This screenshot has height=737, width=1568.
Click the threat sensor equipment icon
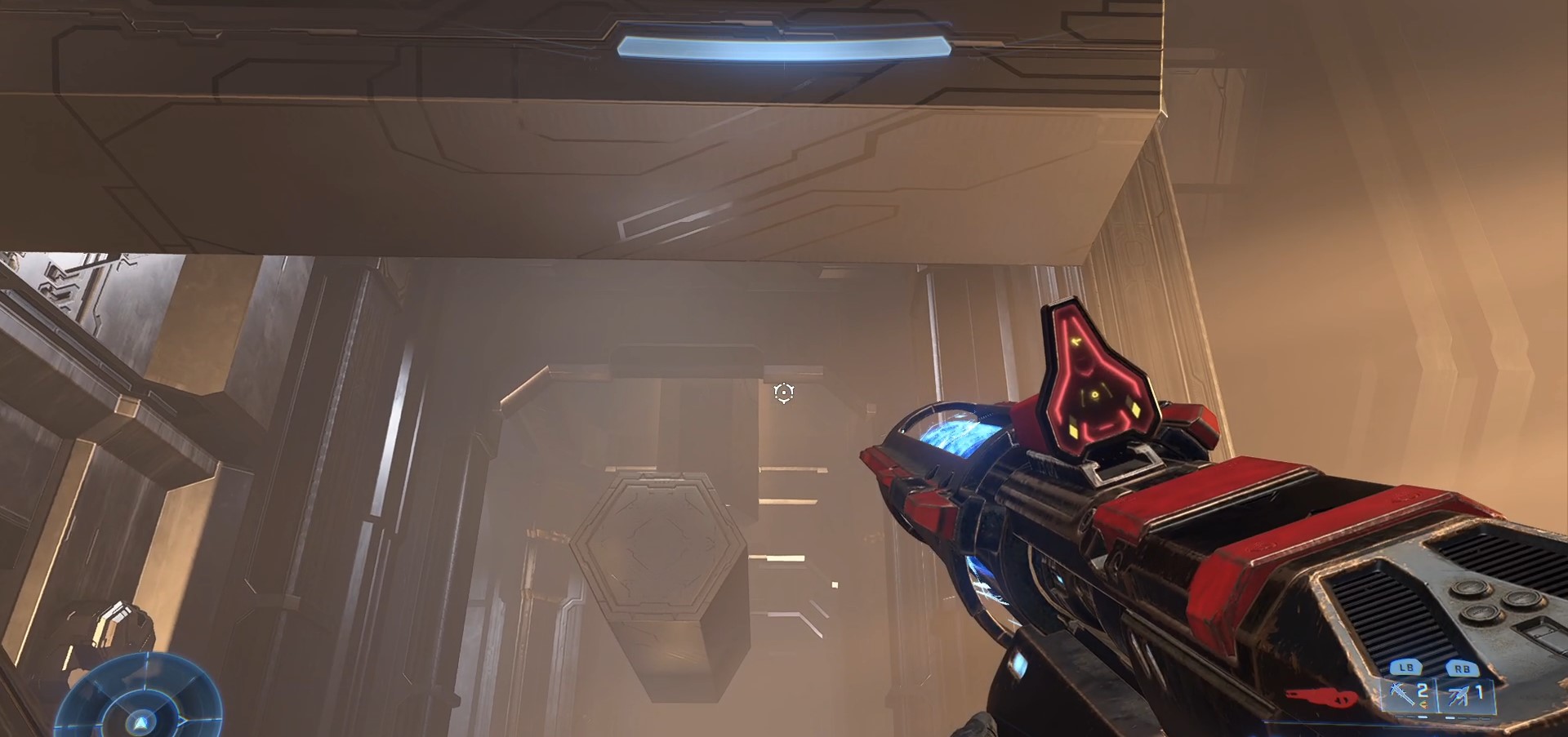pos(1459,695)
